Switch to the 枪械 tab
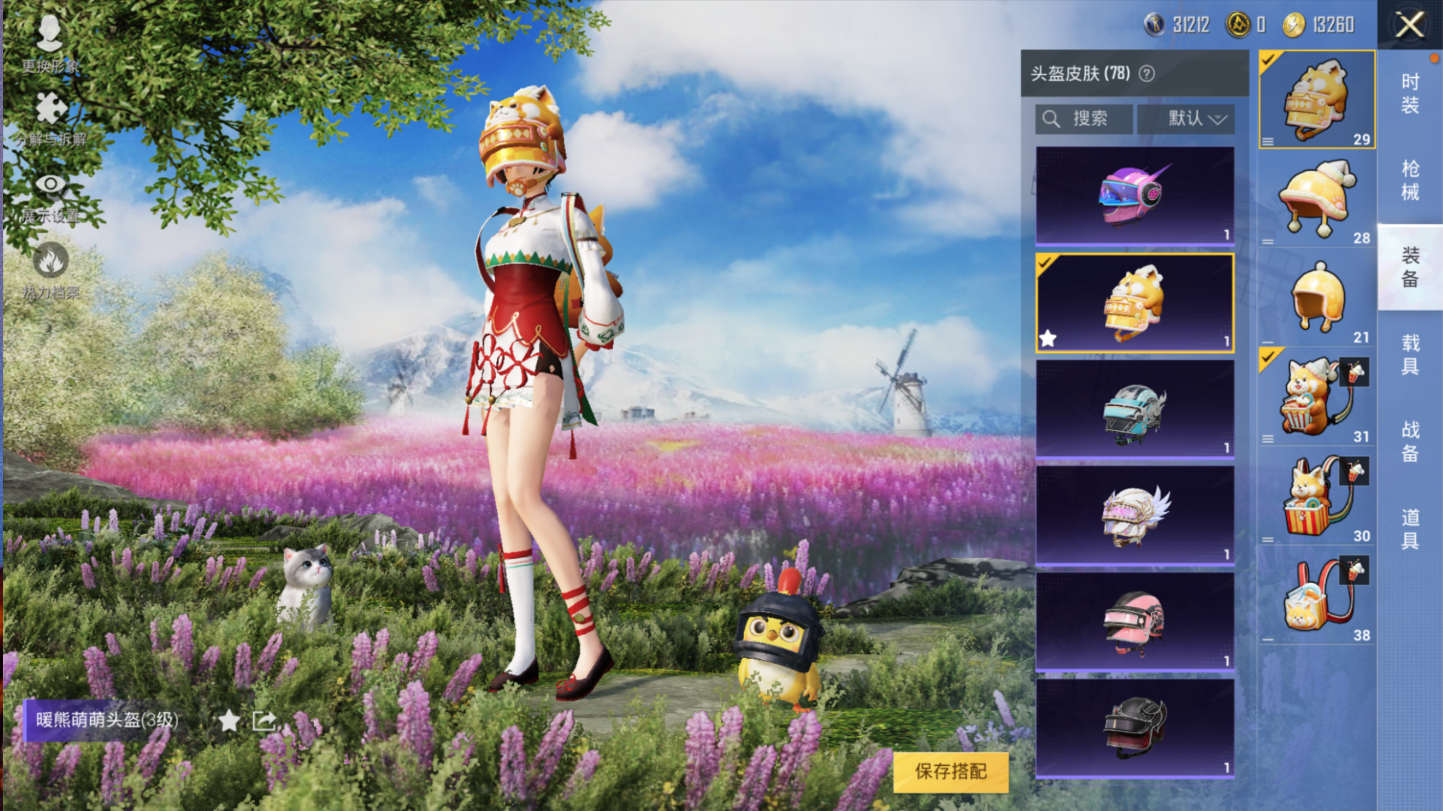This screenshot has width=1443, height=811. point(1410,180)
